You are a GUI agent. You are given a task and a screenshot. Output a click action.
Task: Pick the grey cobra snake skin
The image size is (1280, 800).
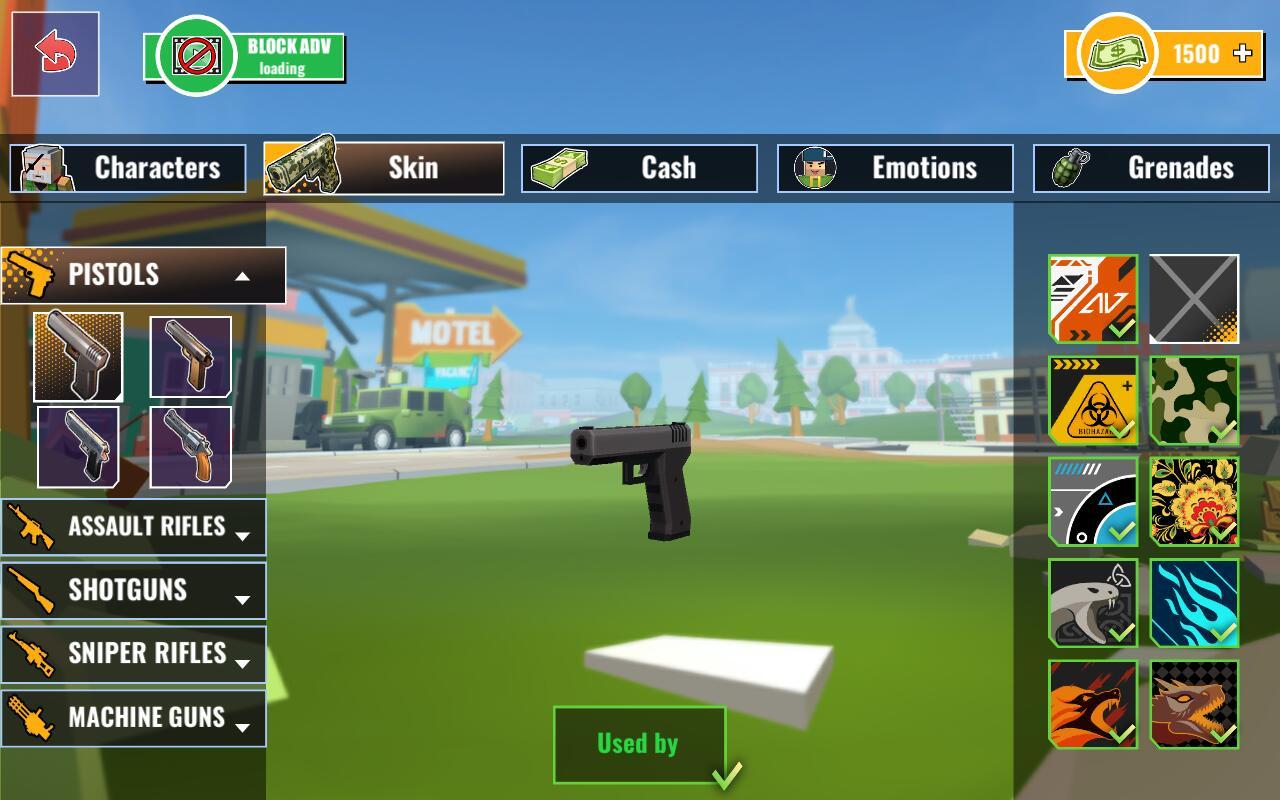point(1093,603)
